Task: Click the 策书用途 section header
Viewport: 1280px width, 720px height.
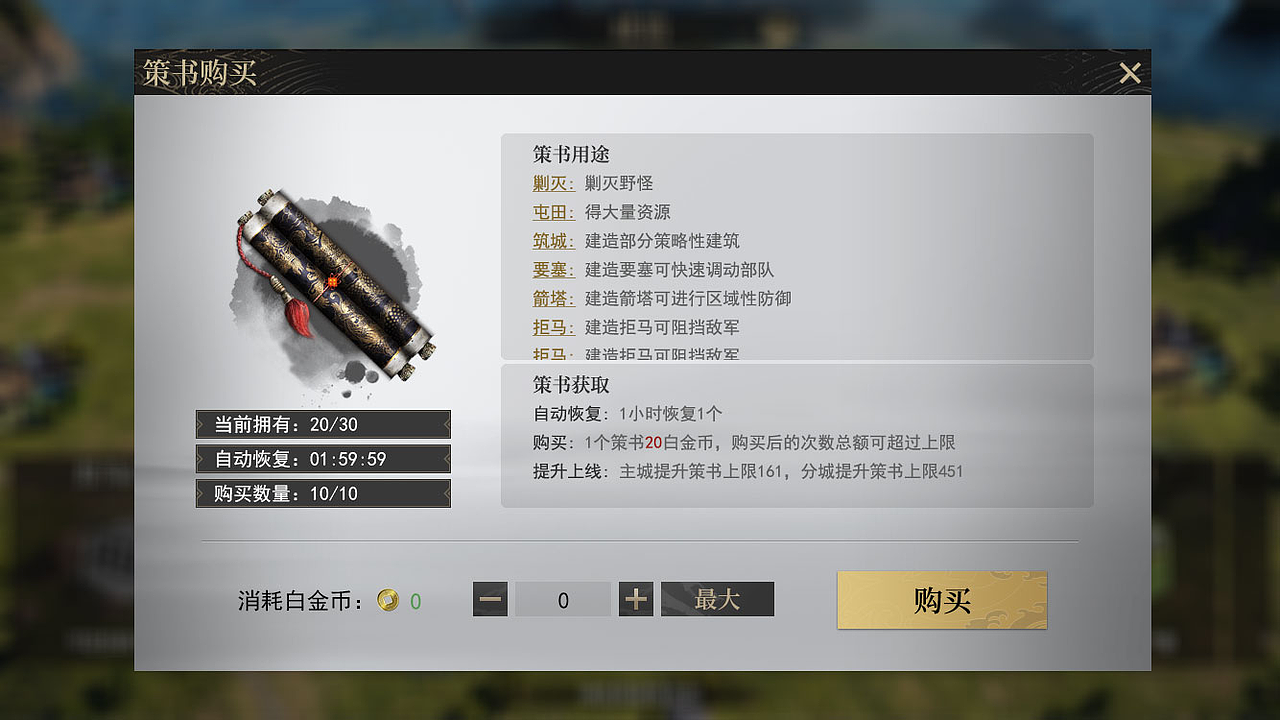Action: point(570,155)
